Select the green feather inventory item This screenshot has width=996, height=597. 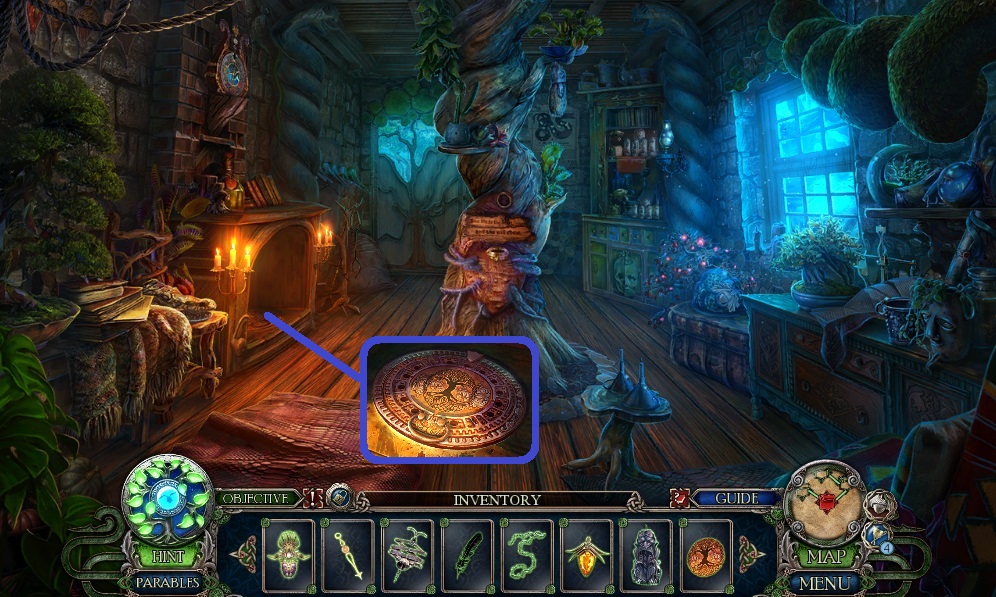(466, 553)
